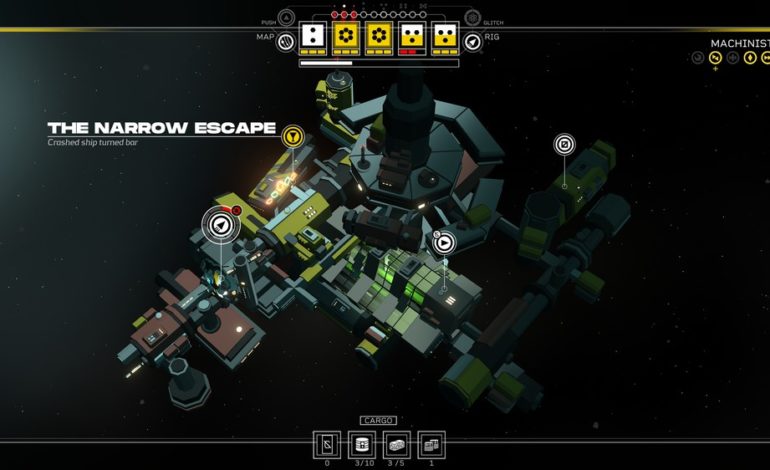Select the scrap cargo slot showing 3/5
Viewport: 770px width, 470px height.
click(395, 444)
